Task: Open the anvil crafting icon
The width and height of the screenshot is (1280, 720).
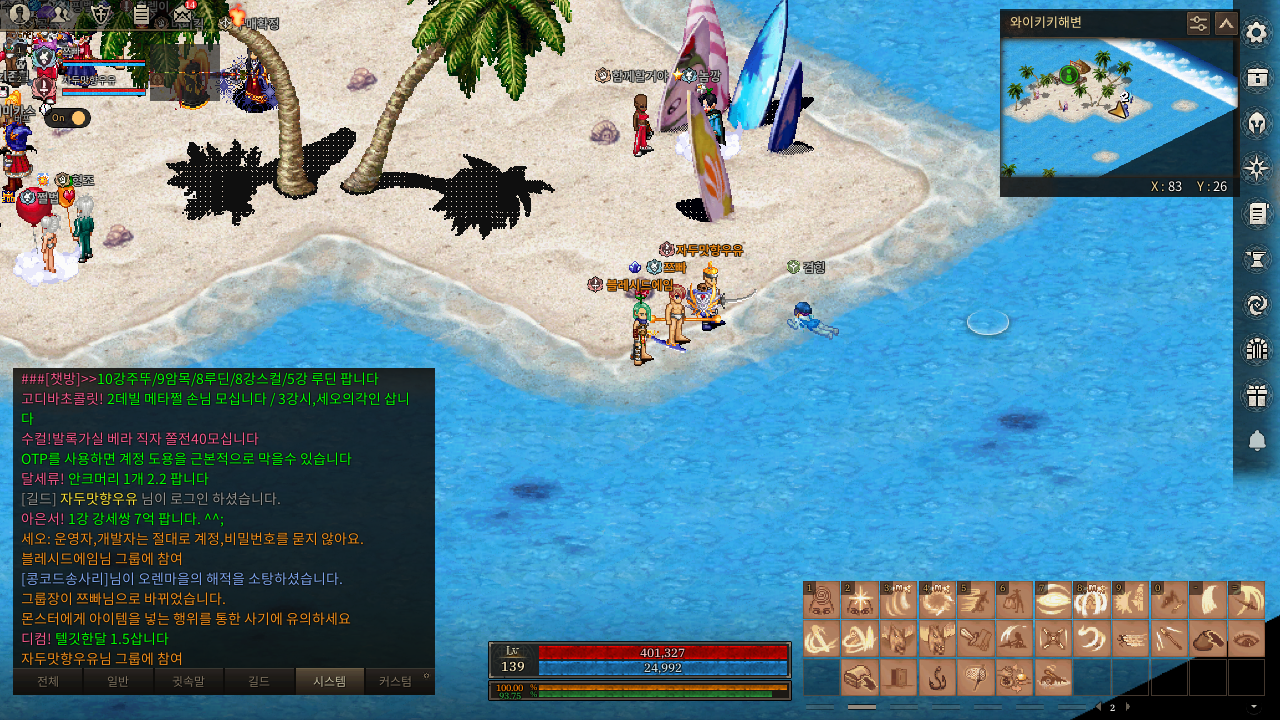Action: 1257,260
